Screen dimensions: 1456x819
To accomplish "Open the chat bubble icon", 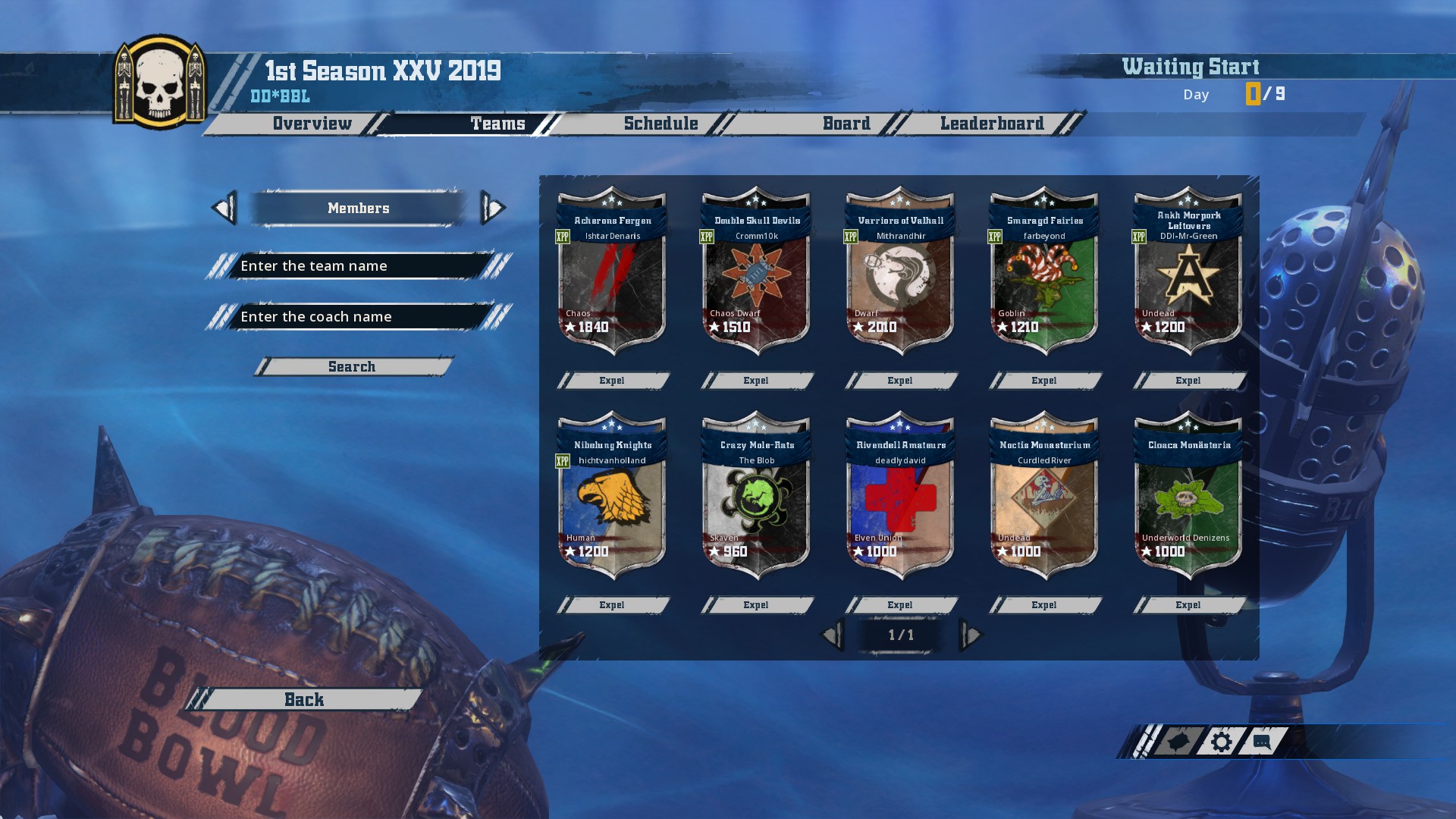I will (1262, 742).
